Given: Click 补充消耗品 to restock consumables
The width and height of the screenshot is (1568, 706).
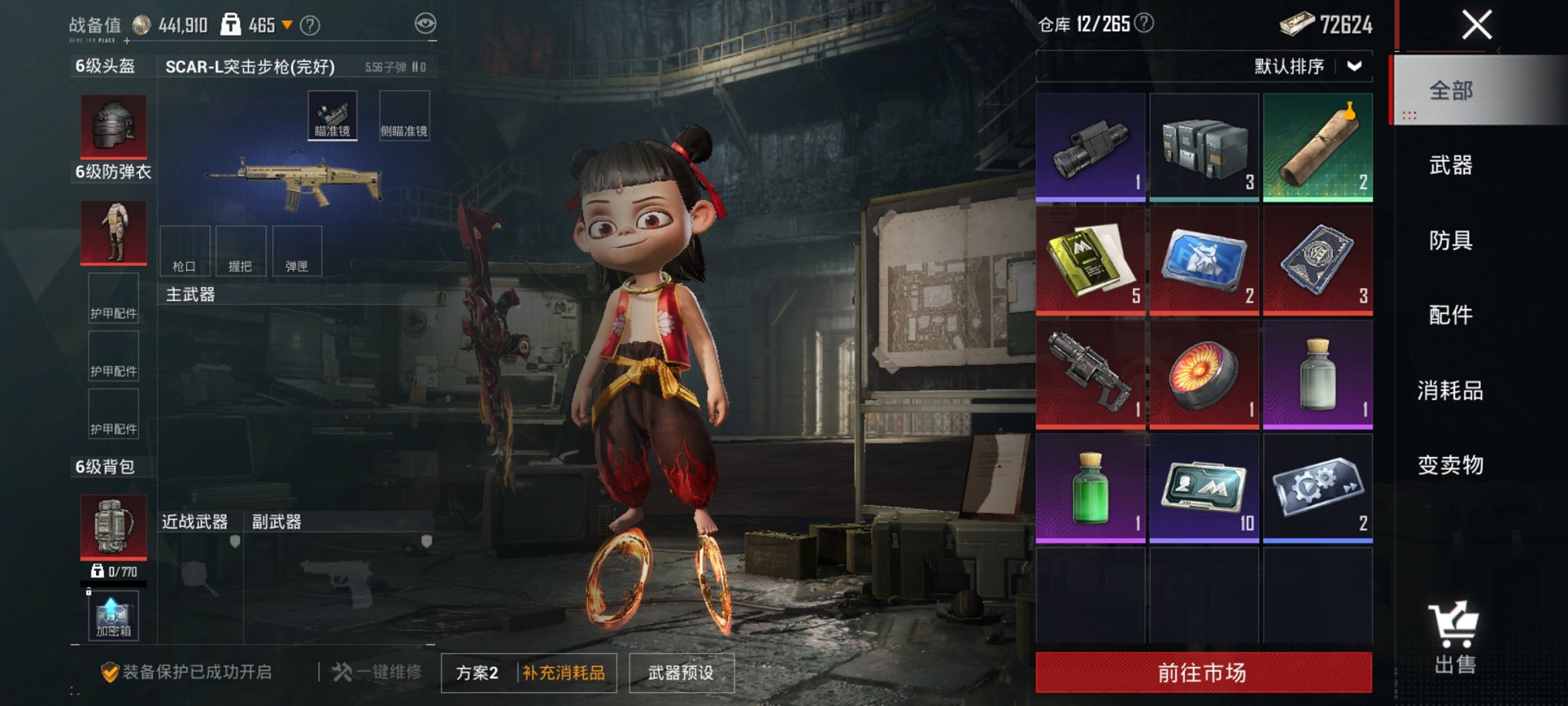Looking at the screenshot, I should click(564, 673).
